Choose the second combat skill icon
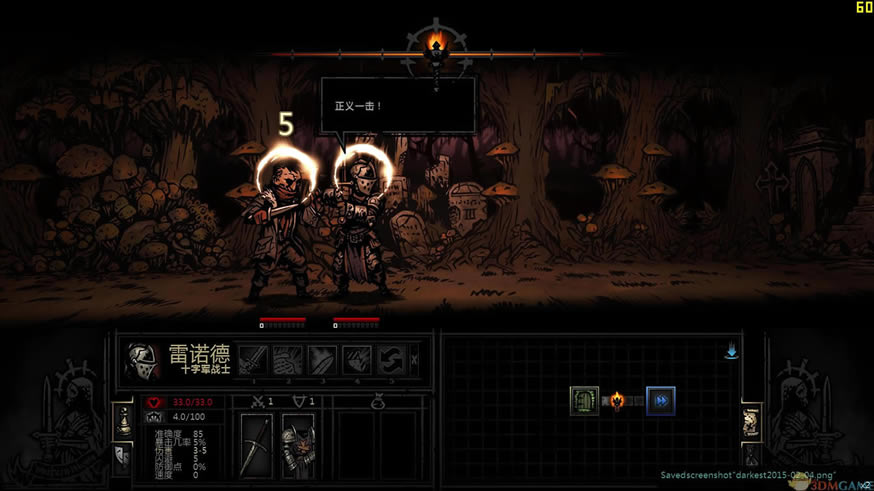Screen dimensions: 874x491 coord(288,360)
